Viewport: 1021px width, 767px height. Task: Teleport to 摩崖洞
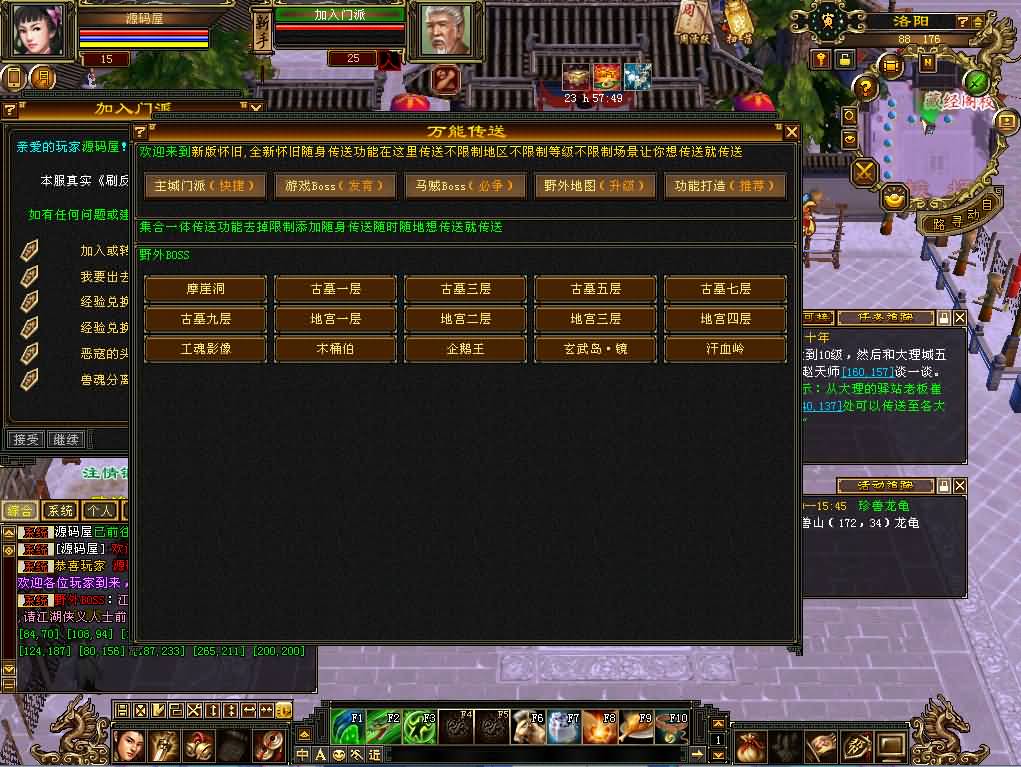(x=206, y=289)
